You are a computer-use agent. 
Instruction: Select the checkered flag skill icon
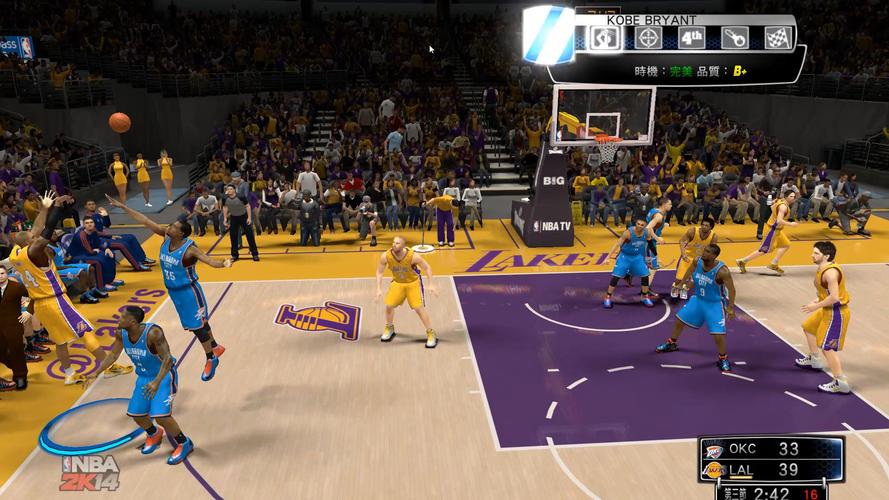pyautogui.click(x=778, y=38)
